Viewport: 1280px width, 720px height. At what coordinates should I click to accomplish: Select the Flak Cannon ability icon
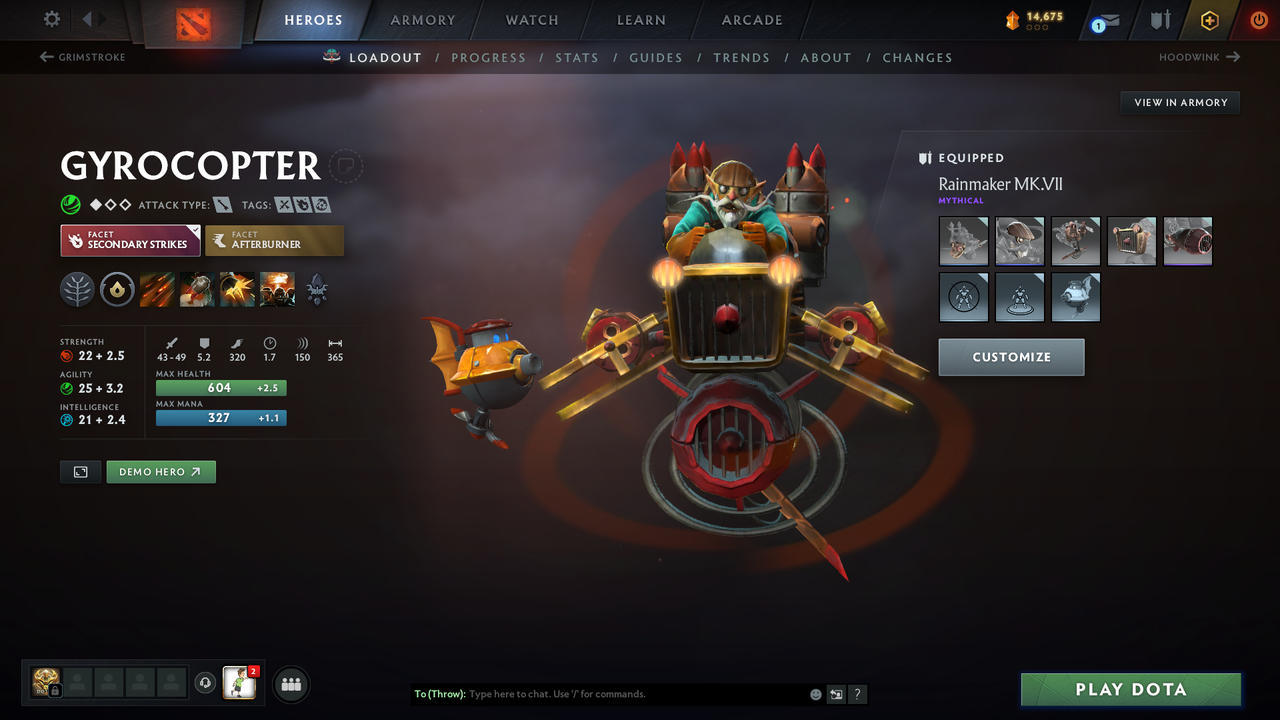[235, 289]
